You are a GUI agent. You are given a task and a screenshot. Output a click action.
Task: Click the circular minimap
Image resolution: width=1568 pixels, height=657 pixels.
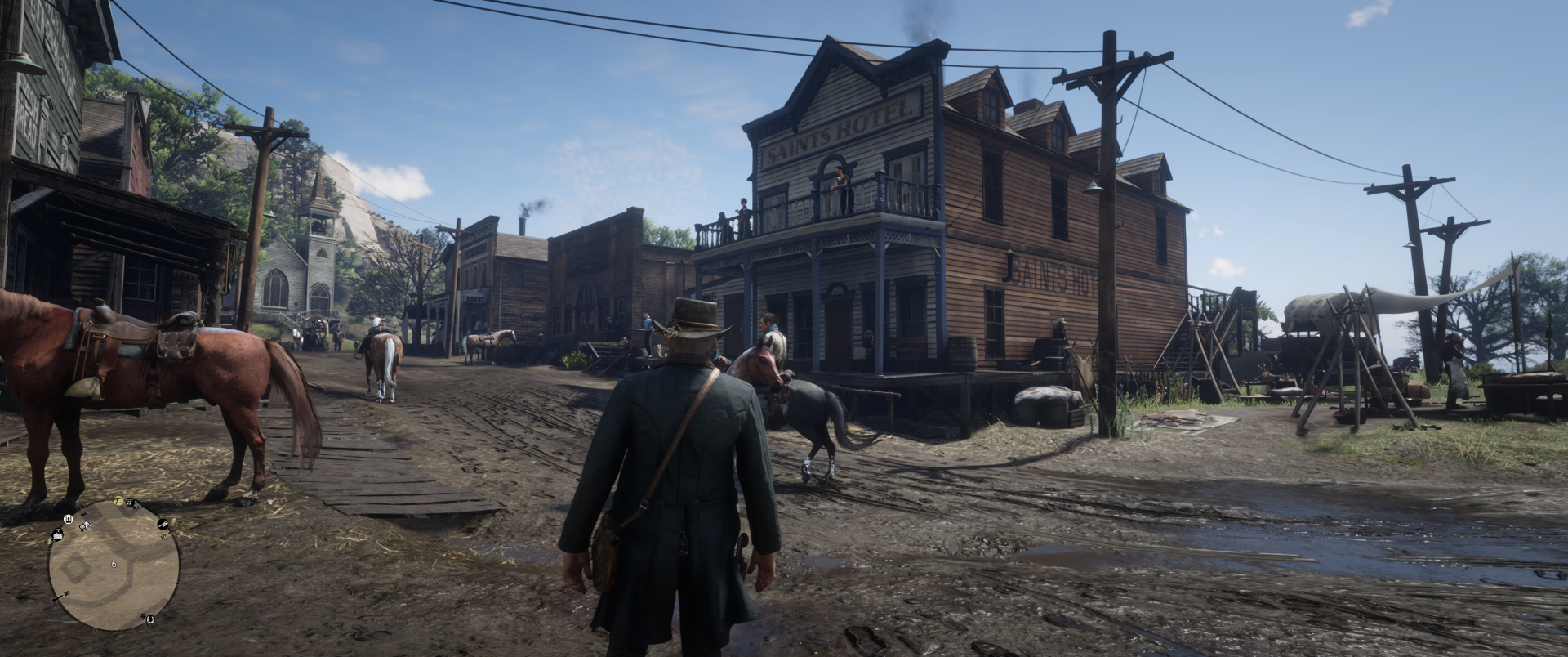114,565
